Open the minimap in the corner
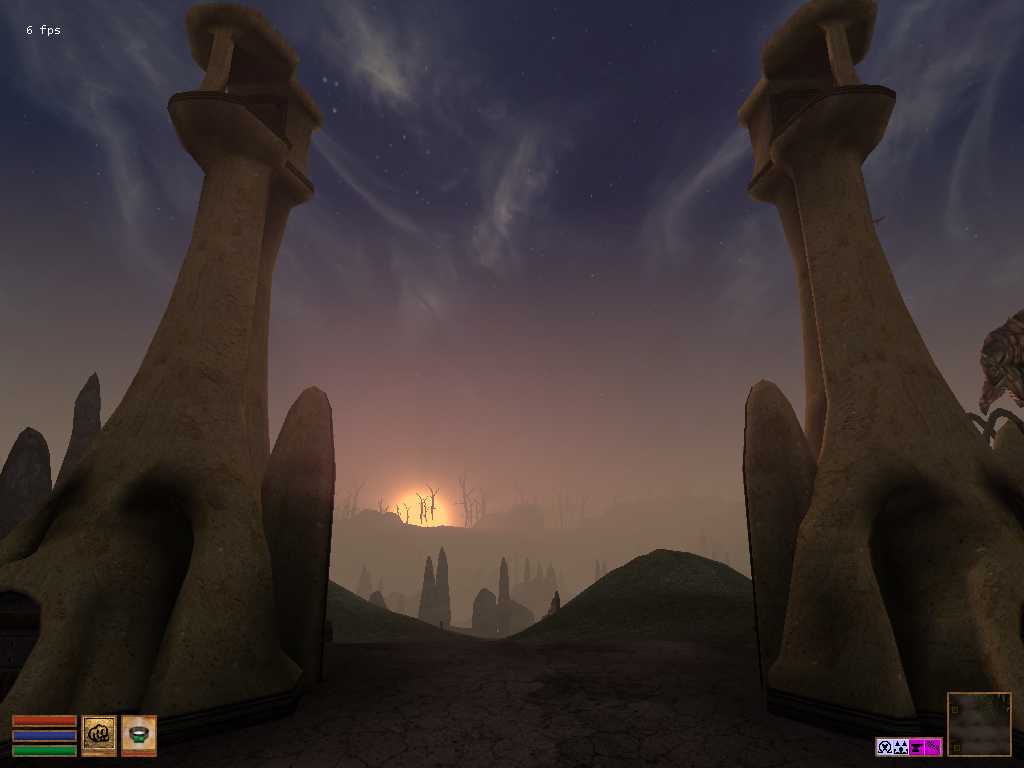The image size is (1024, 768). (979, 724)
